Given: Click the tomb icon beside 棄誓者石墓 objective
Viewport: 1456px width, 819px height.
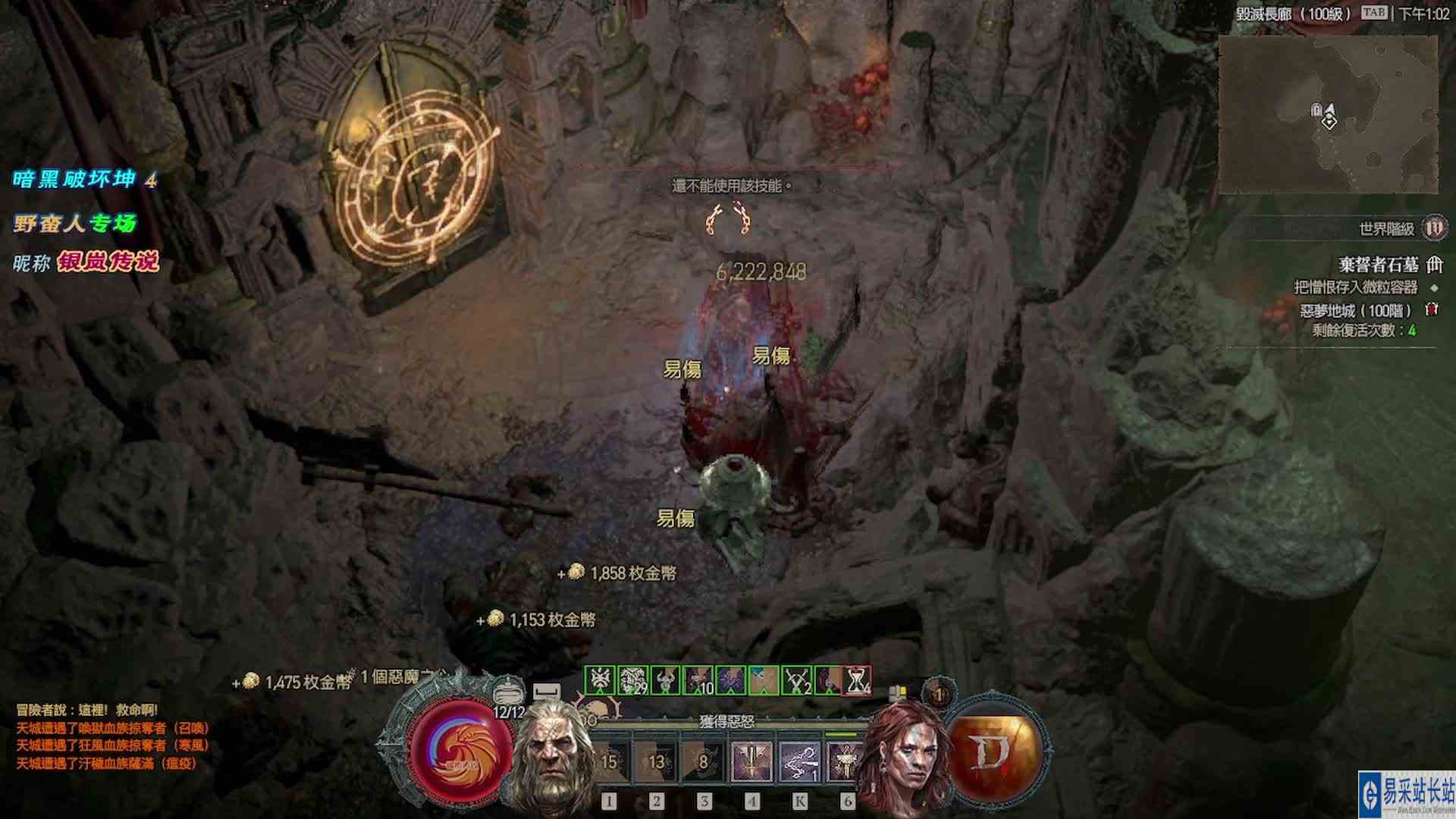Looking at the screenshot, I should 1434,265.
